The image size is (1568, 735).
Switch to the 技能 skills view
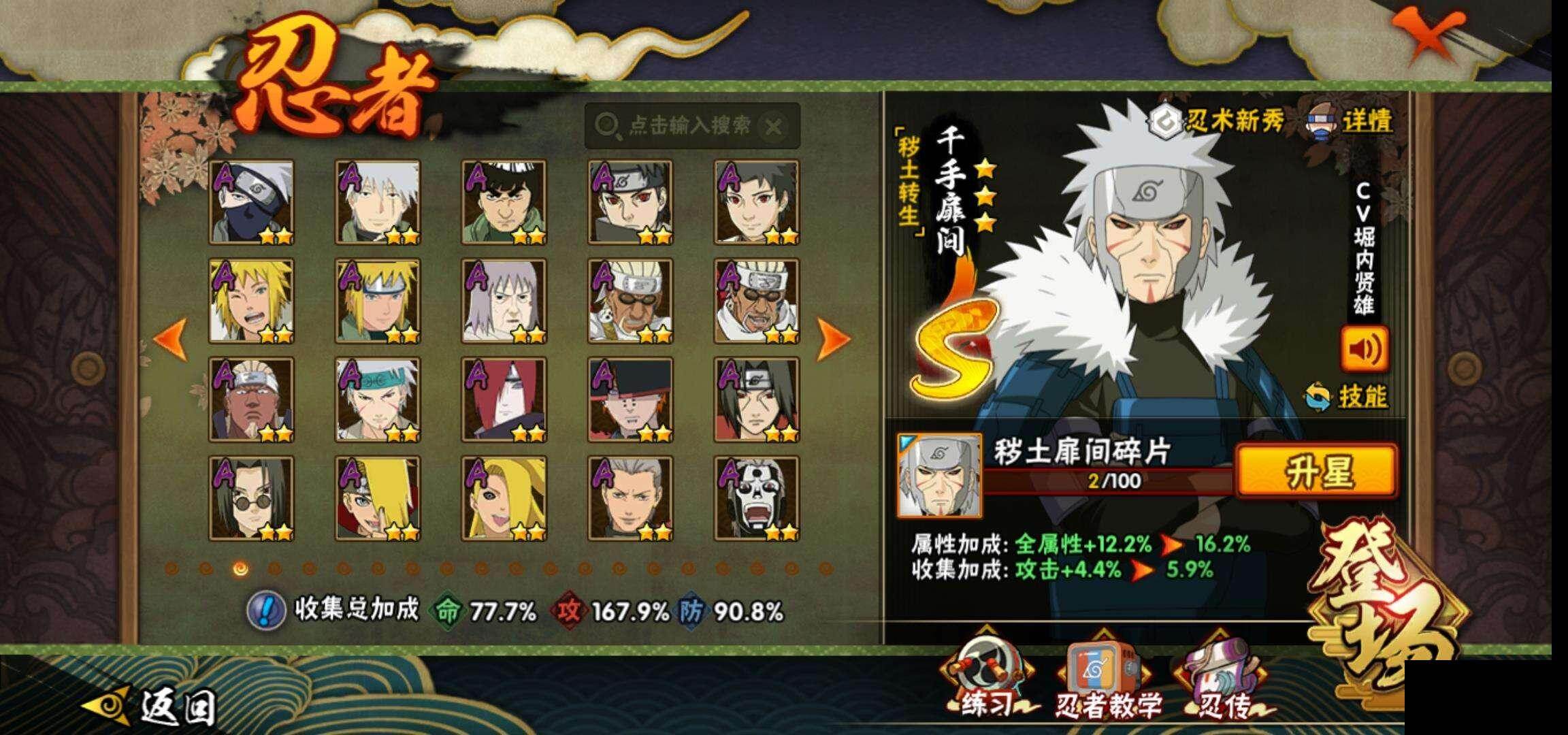pyautogui.click(x=1349, y=395)
